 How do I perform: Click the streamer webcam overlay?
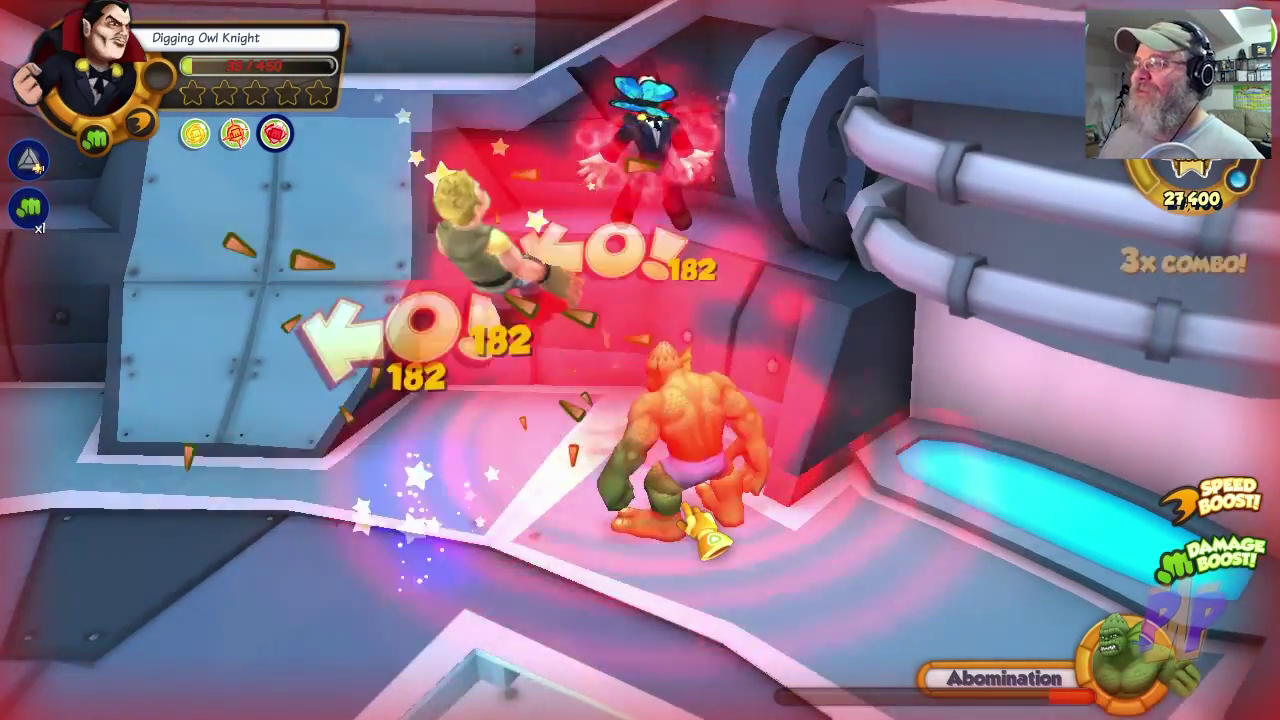pos(1177,85)
